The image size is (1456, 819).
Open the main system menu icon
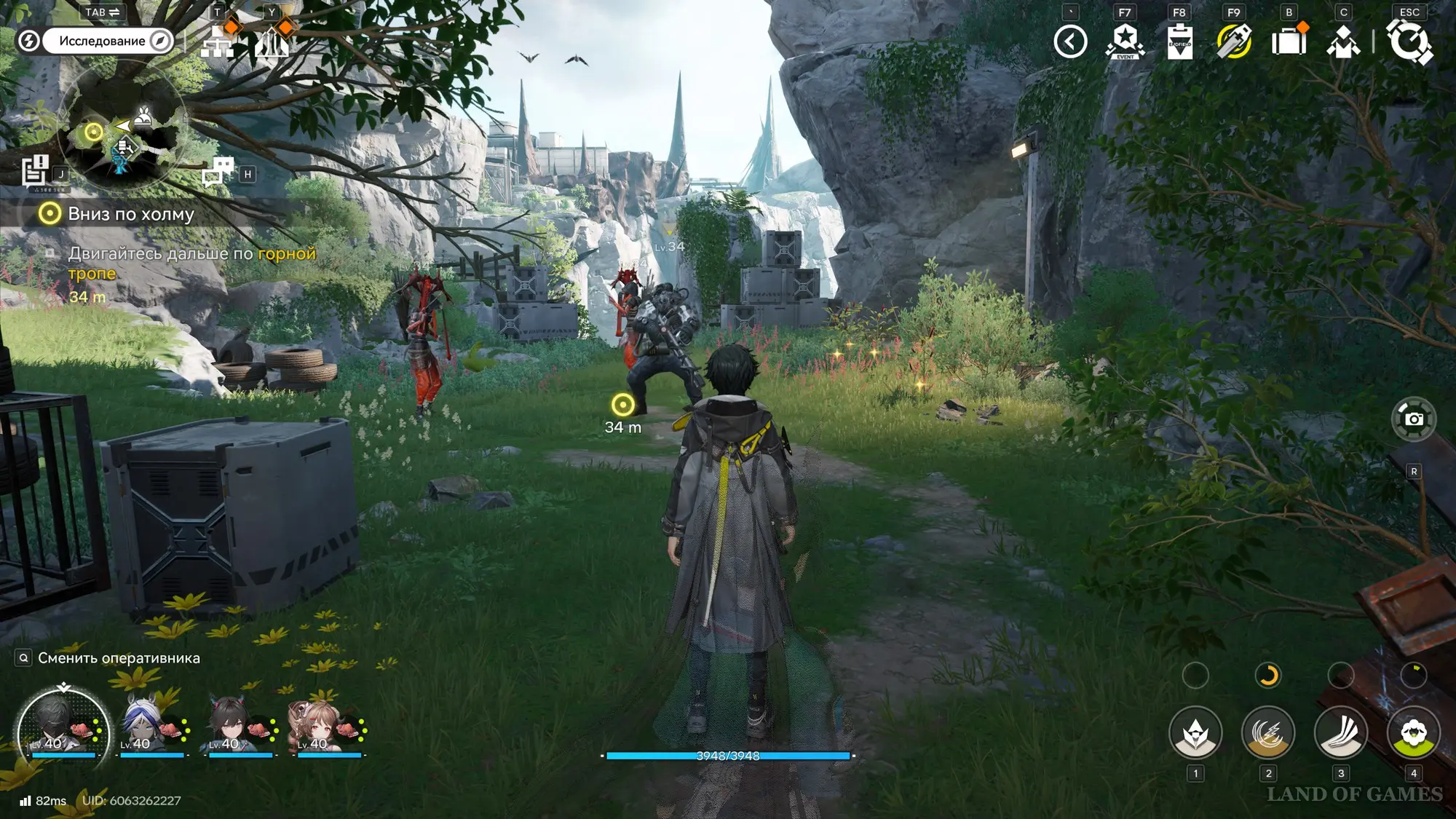coord(1409,41)
